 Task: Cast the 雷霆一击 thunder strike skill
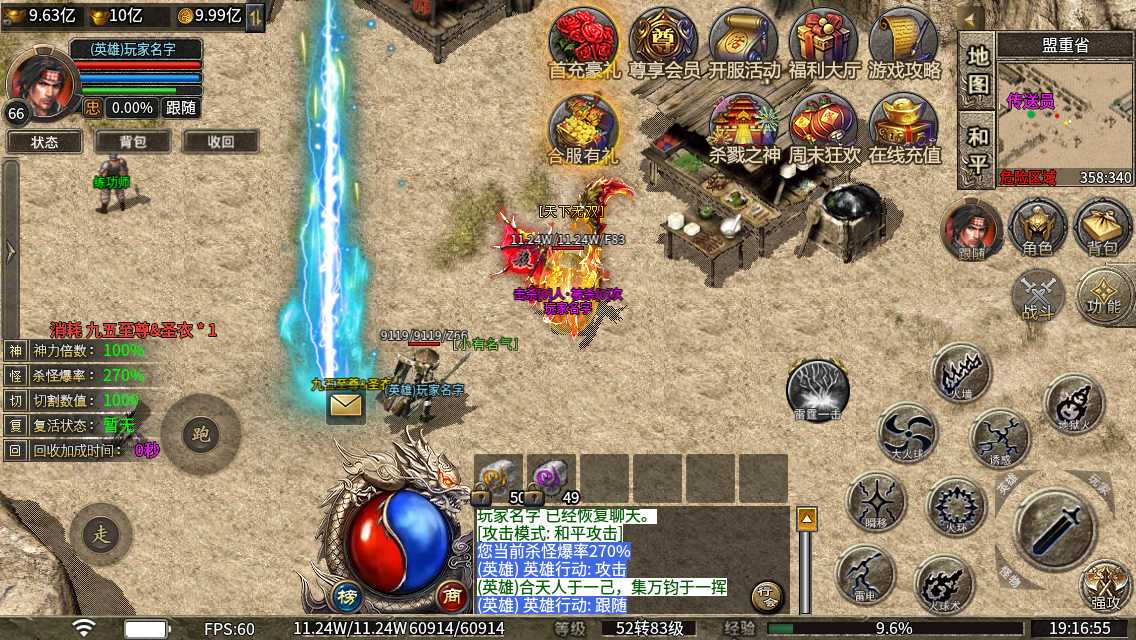point(818,388)
